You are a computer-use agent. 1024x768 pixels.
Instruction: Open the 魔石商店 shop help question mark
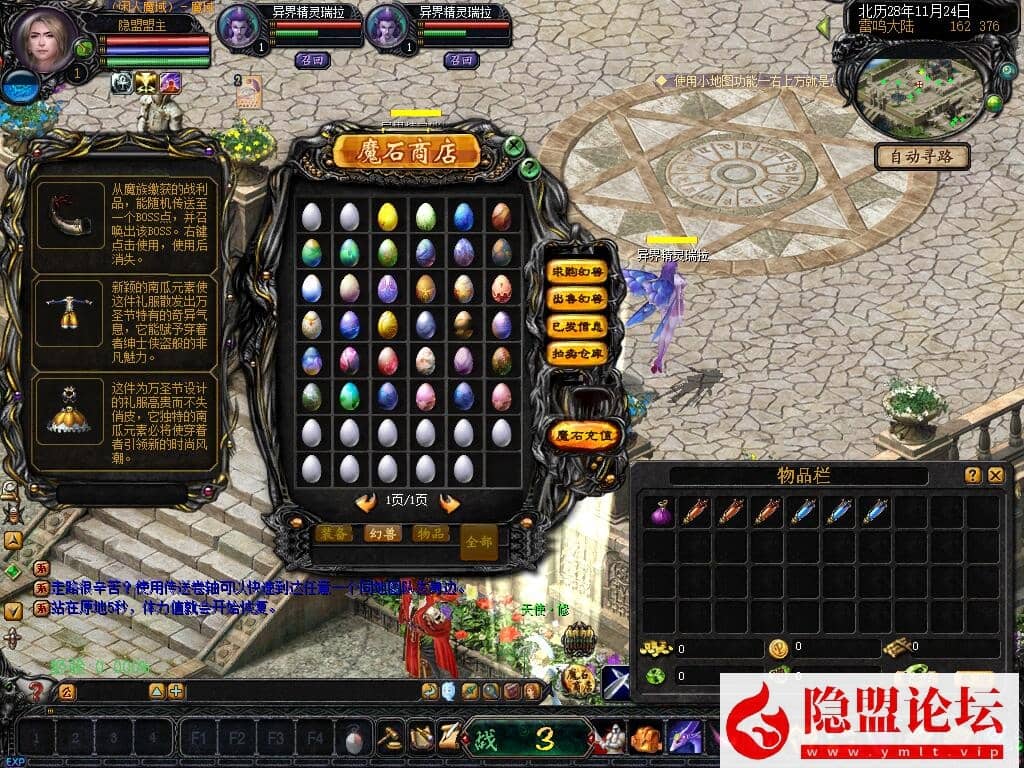coord(531,168)
